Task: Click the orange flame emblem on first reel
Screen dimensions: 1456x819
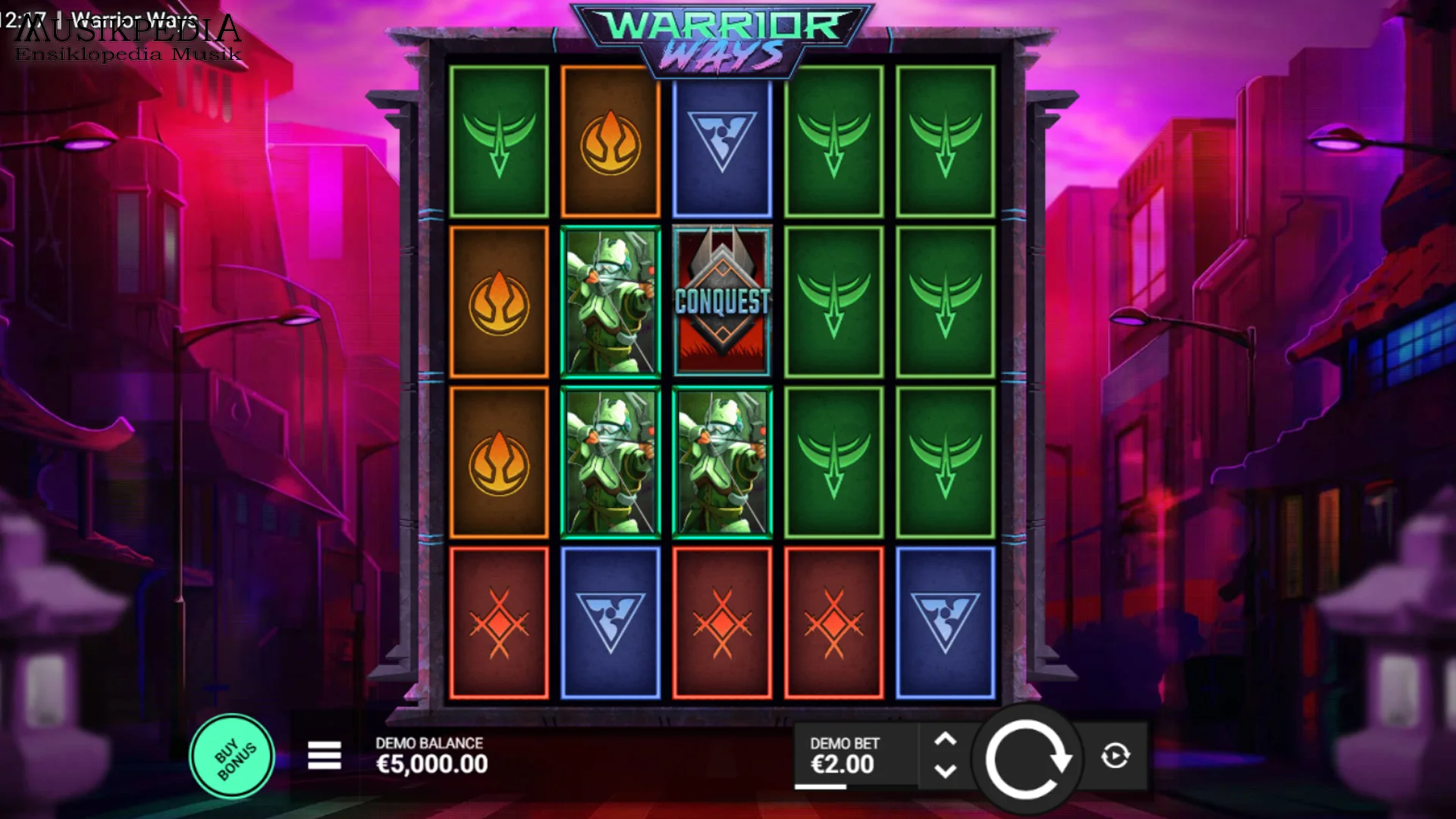Action: [499, 298]
